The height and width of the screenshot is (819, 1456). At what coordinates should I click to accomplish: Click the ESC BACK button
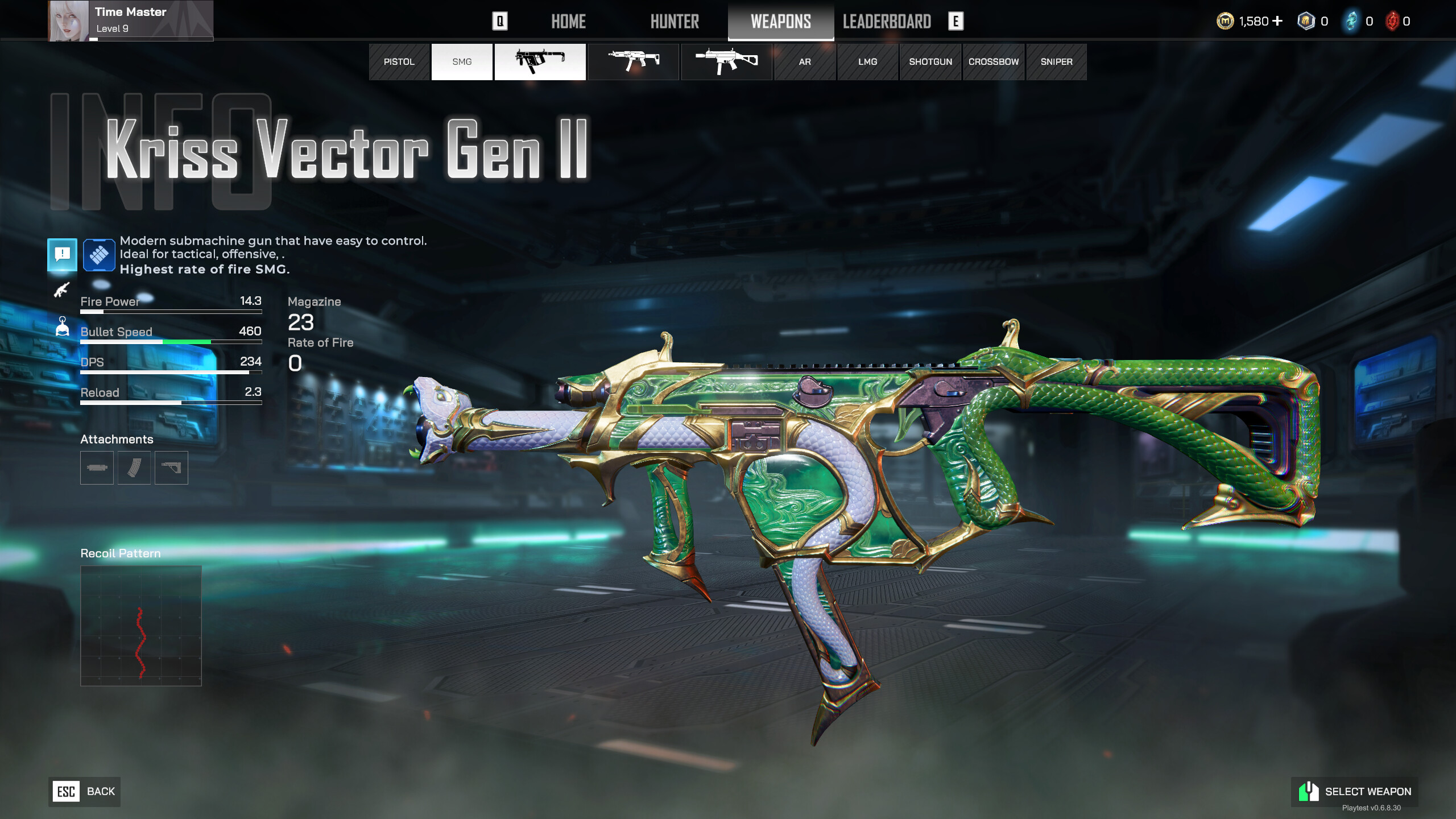tap(84, 791)
